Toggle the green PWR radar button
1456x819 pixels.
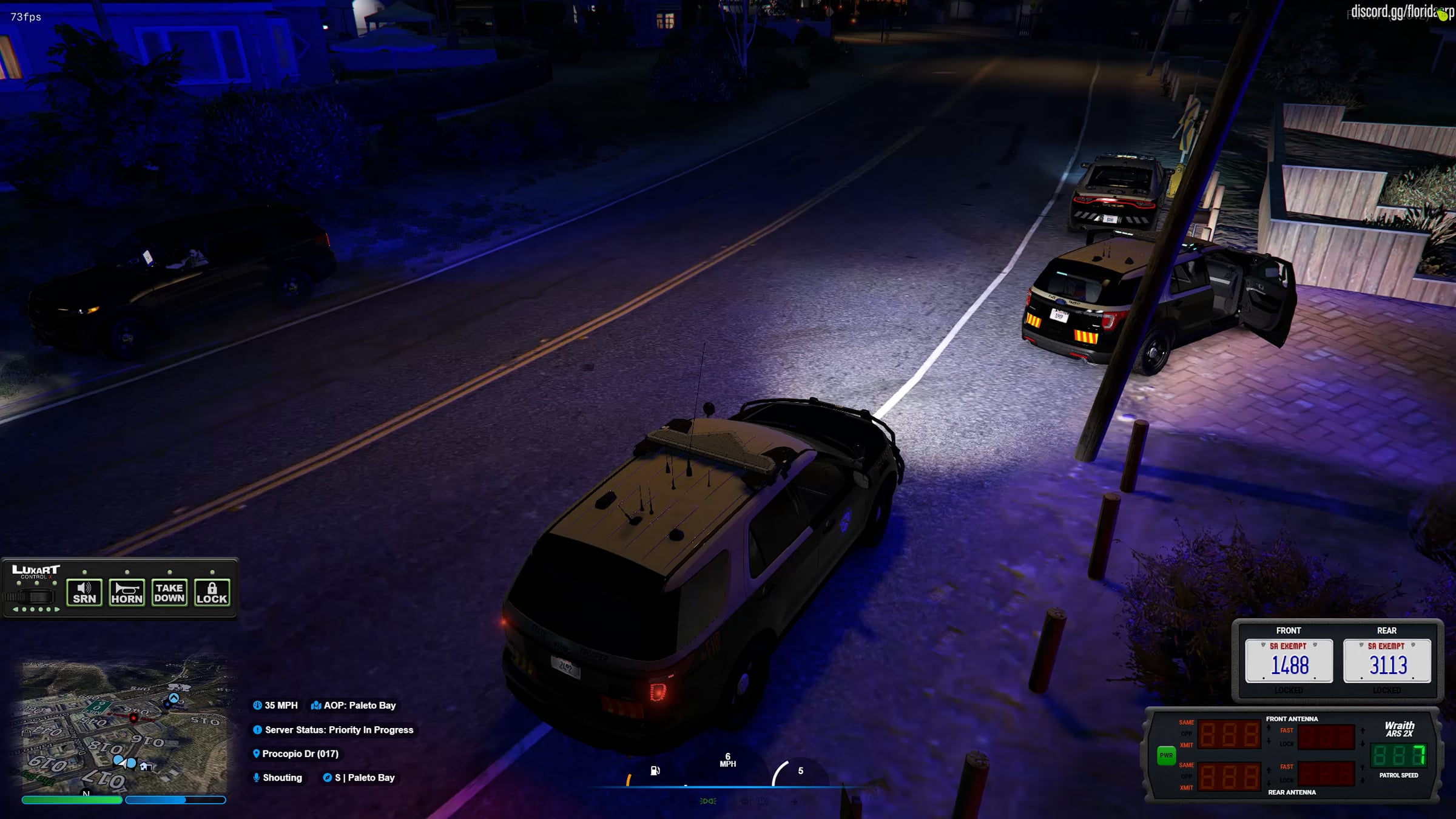pos(1166,755)
